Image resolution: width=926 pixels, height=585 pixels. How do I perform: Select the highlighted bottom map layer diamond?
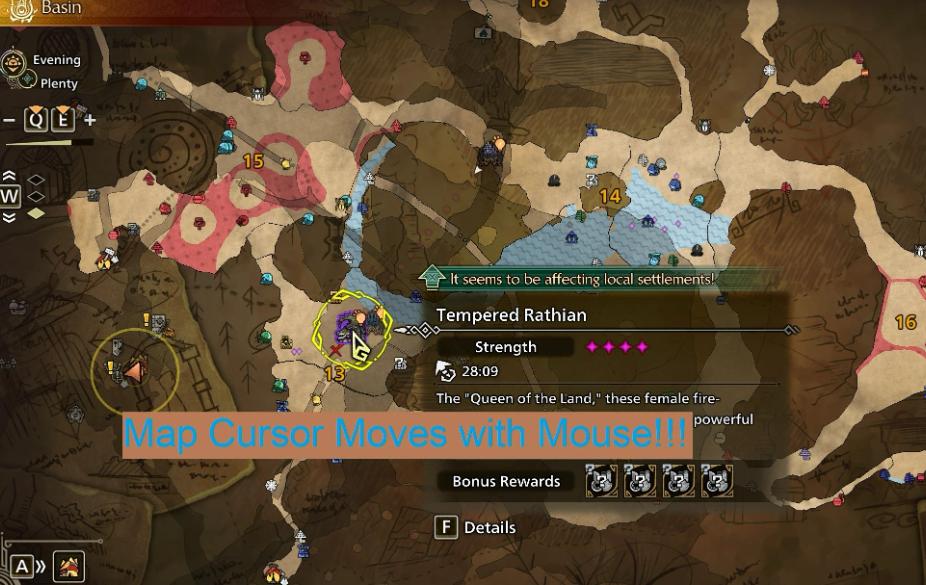36,213
